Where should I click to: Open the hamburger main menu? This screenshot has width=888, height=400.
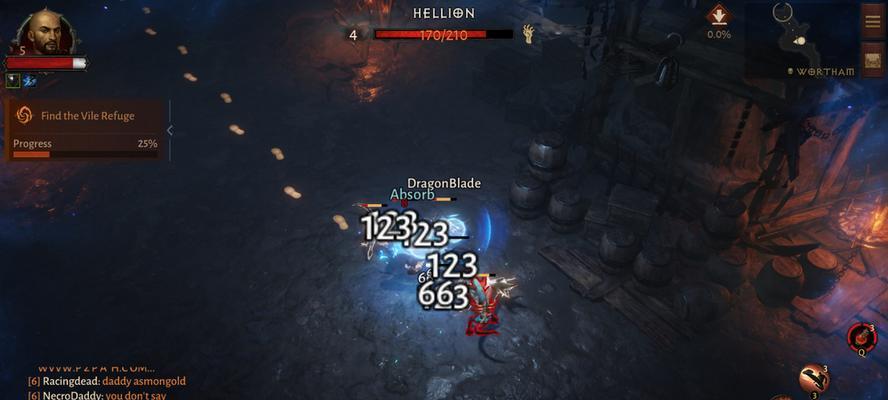pyautogui.click(x=872, y=22)
